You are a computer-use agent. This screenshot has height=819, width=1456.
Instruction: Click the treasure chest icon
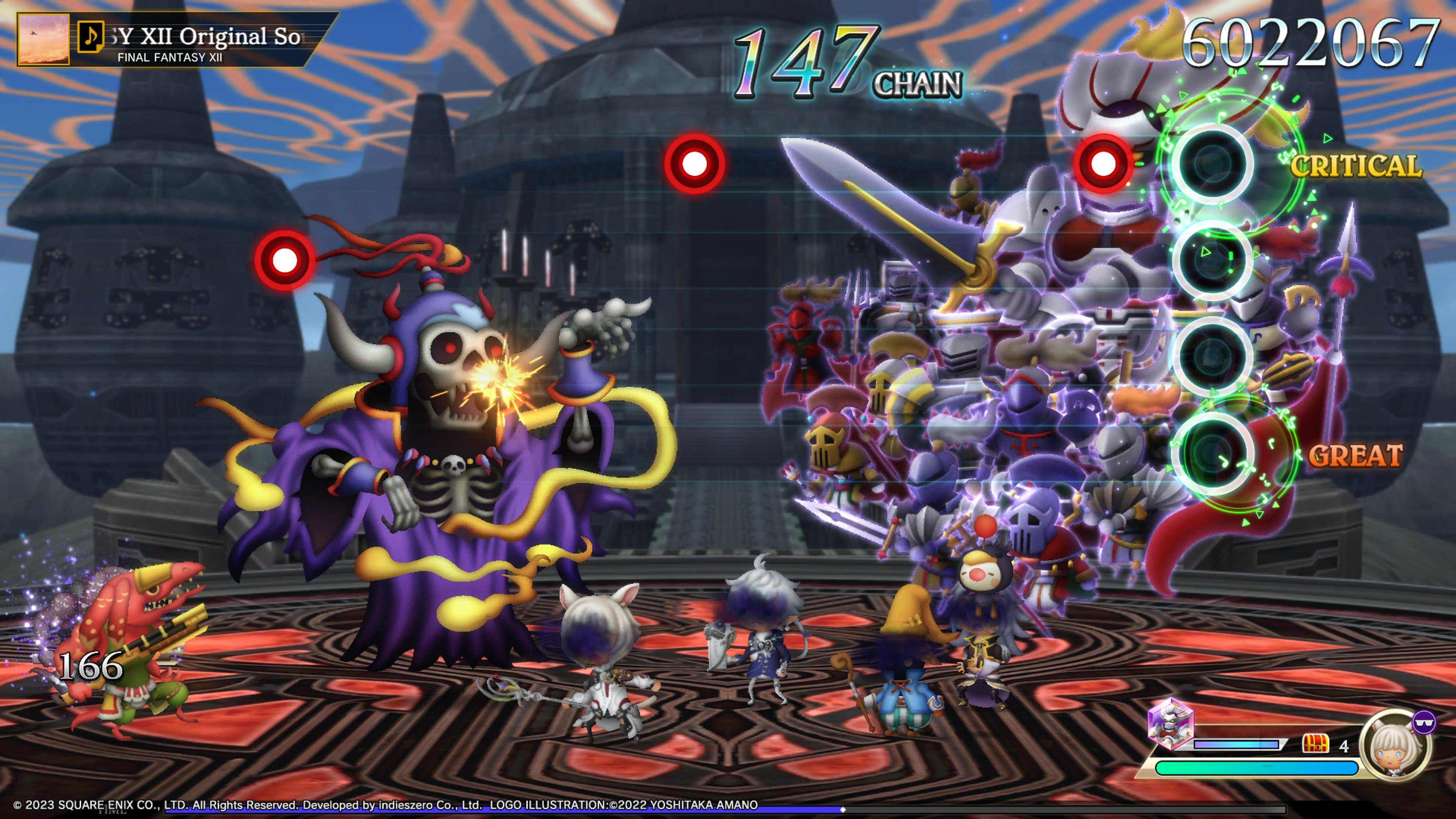[x=1315, y=744]
